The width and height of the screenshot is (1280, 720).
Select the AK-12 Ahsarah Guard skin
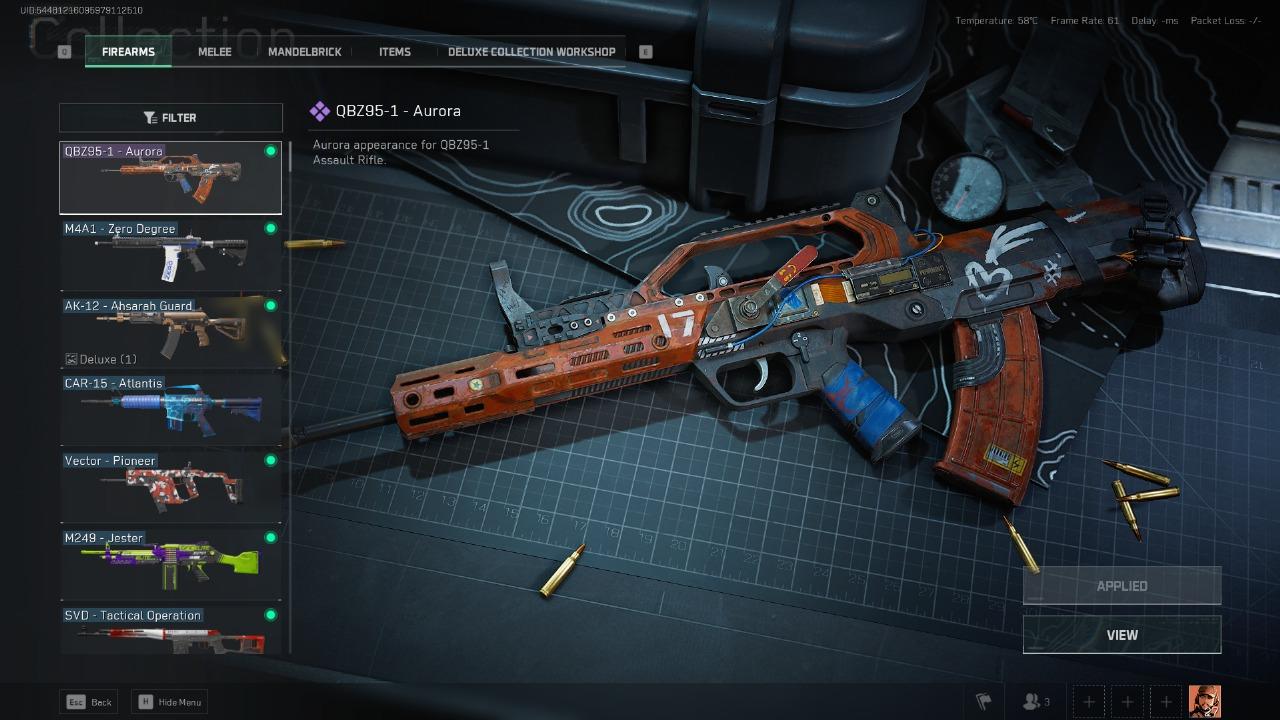[170, 332]
